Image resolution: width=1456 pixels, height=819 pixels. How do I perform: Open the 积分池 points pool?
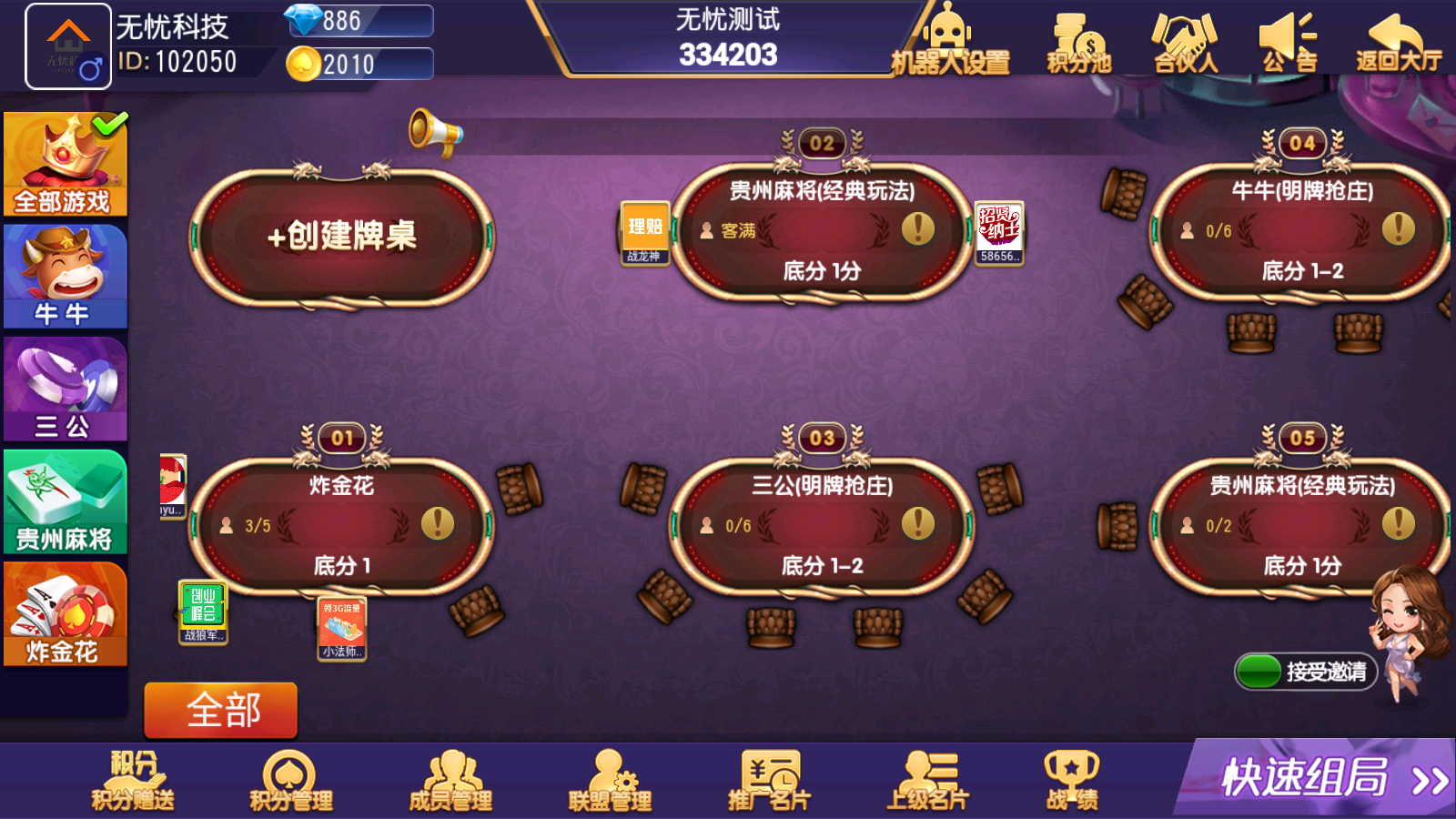click(x=1077, y=41)
